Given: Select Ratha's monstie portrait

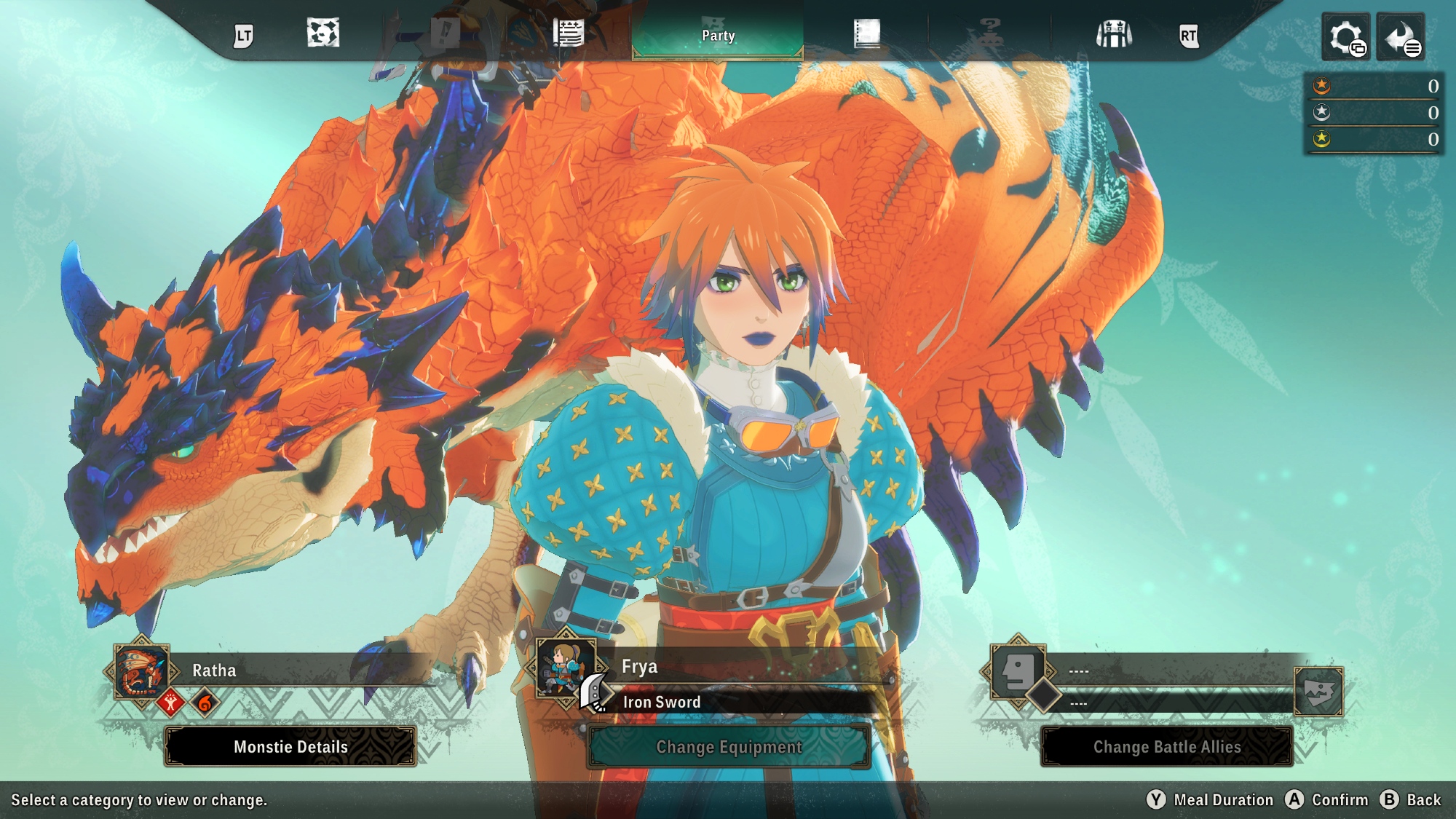Looking at the screenshot, I should [x=141, y=671].
